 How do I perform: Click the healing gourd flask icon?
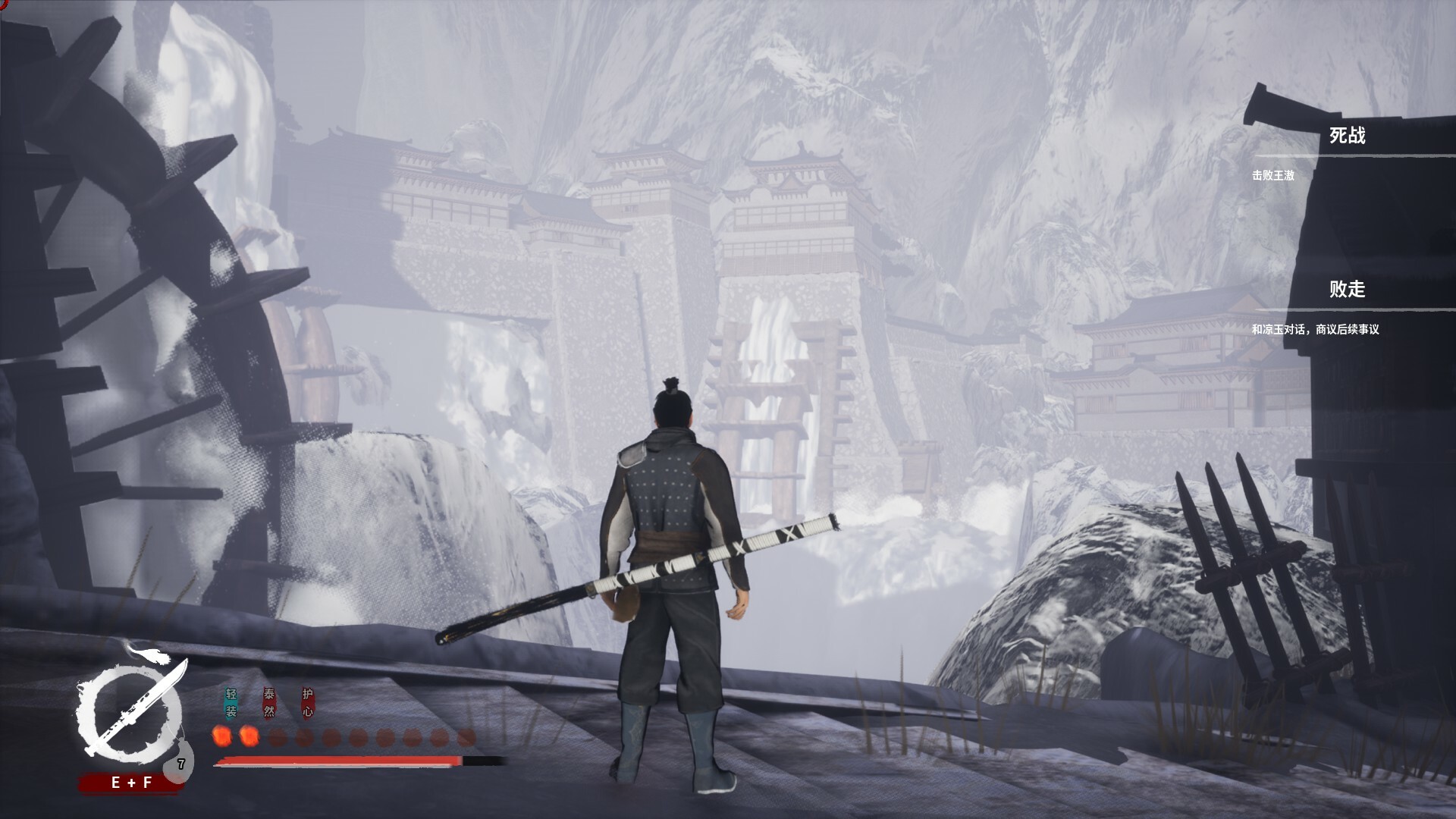tap(180, 763)
